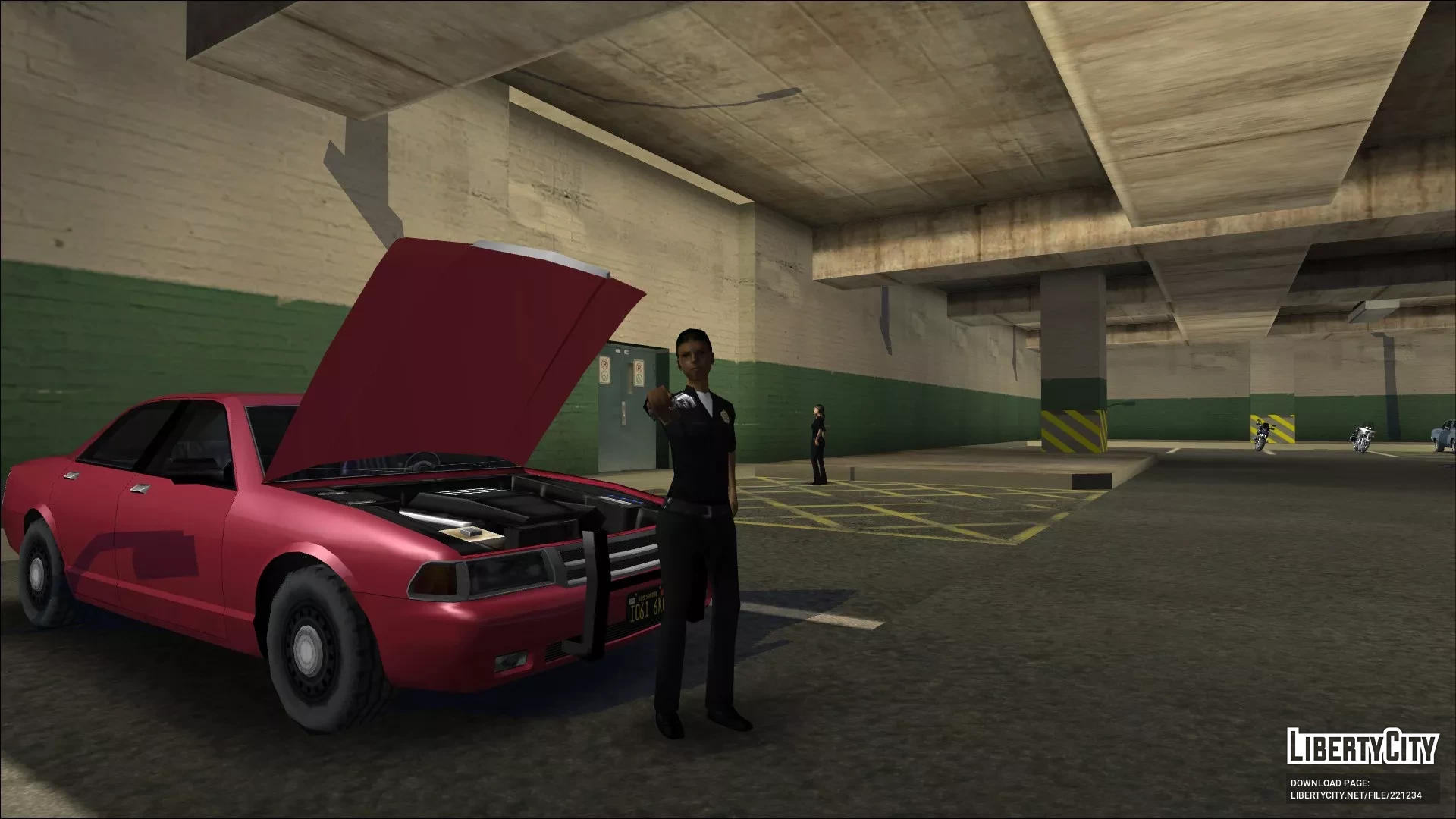Click the LibertyCity logo watermark
This screenshot has width=1456, height=819.
pos(1362,746)
